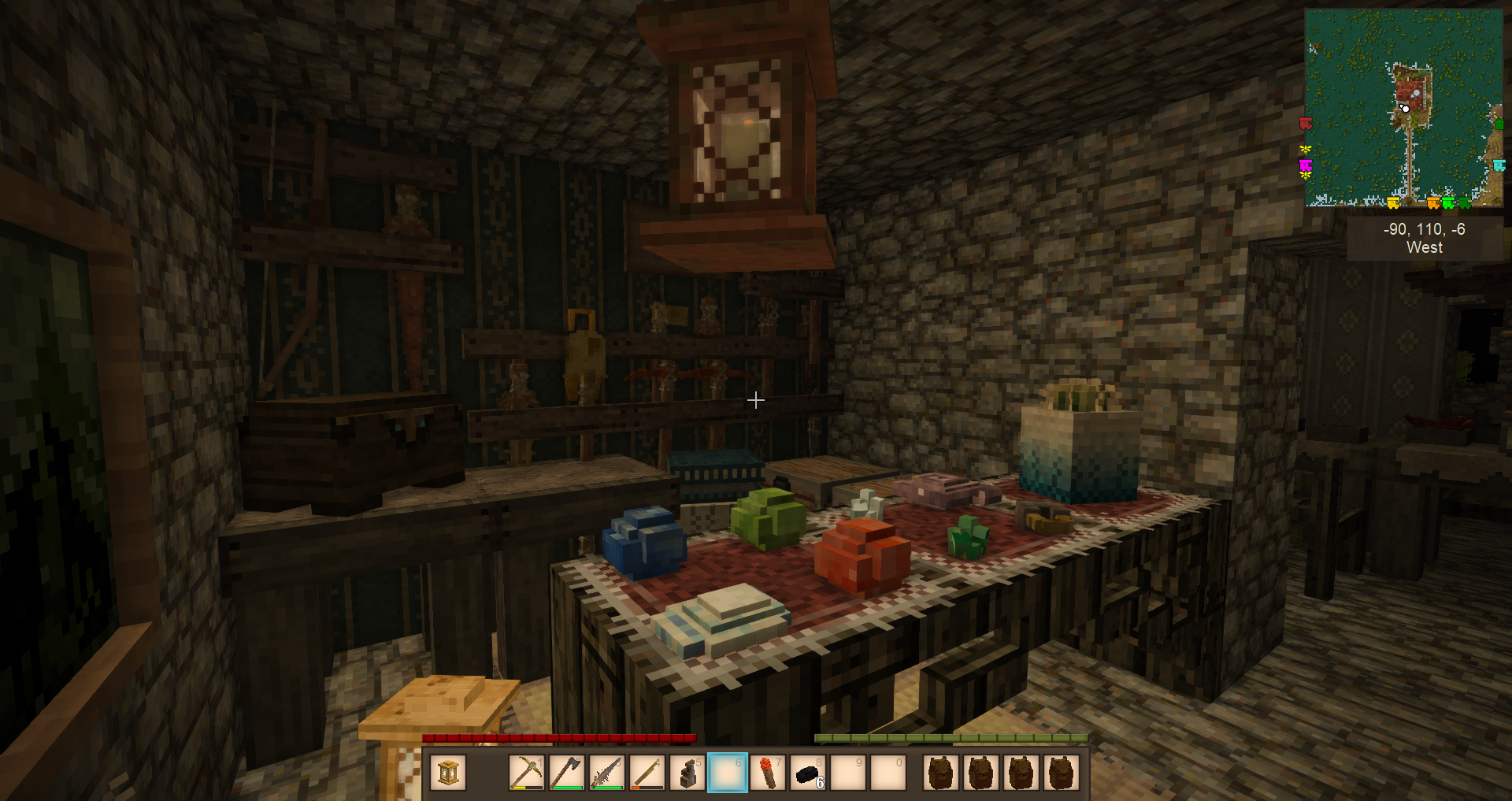Viewport: 1512px width, 801px height.
Task: Open the minimap
Action: (x=1403, y=107)
